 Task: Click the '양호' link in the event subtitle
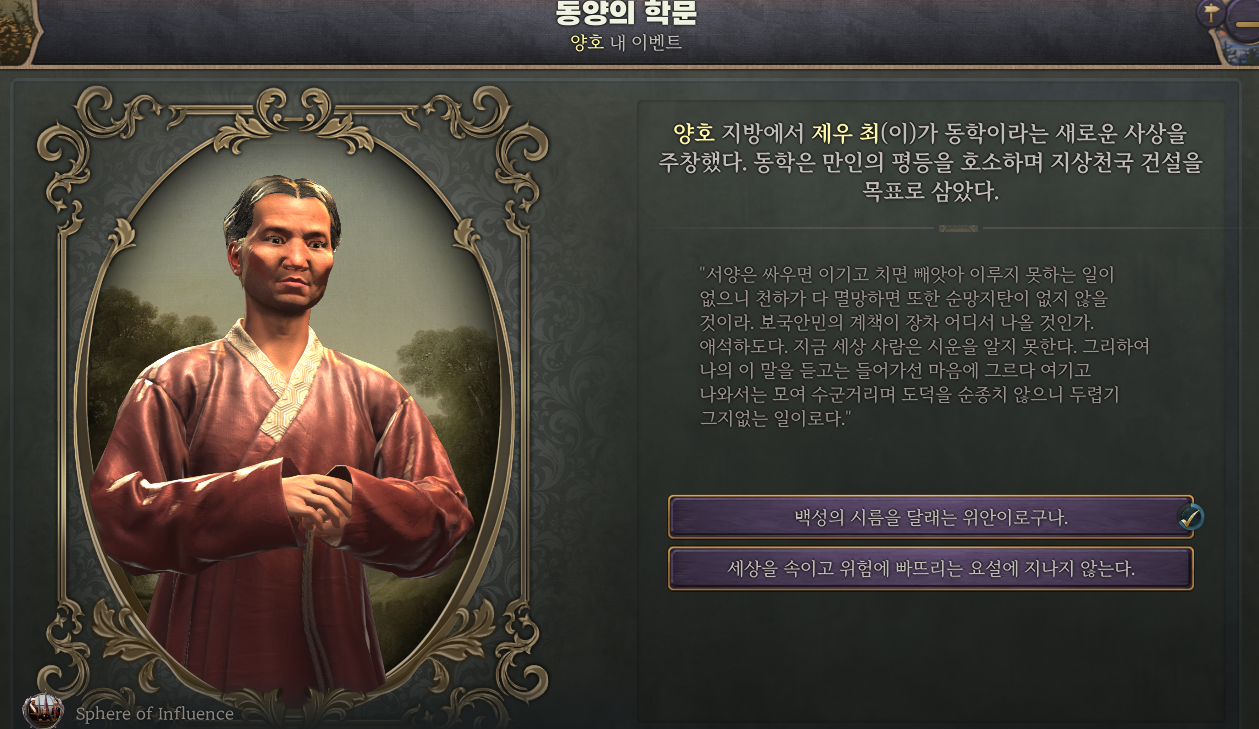588,43
